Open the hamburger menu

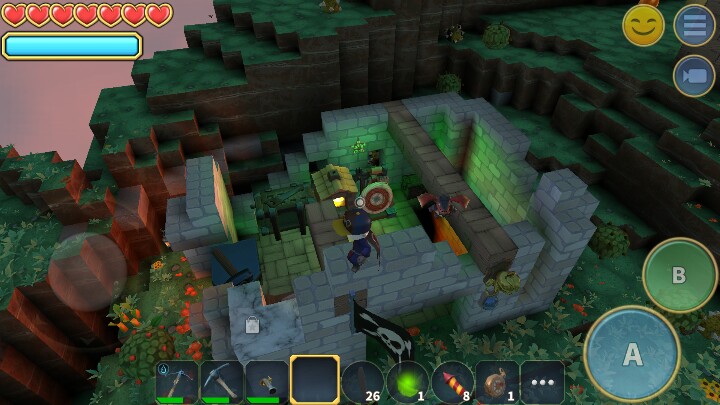click(693, 25)
